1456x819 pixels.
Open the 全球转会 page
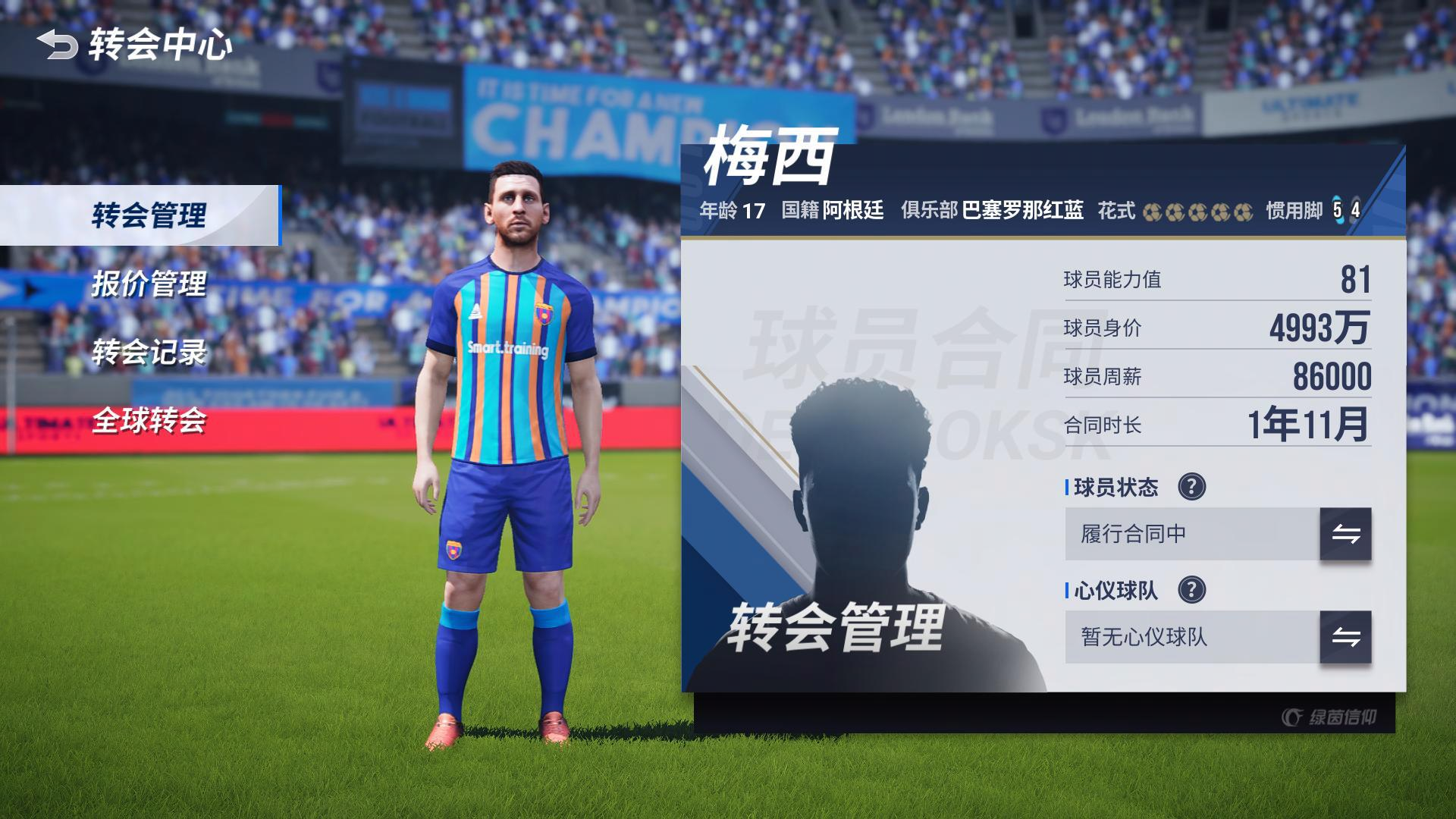(x=149, y=421)
